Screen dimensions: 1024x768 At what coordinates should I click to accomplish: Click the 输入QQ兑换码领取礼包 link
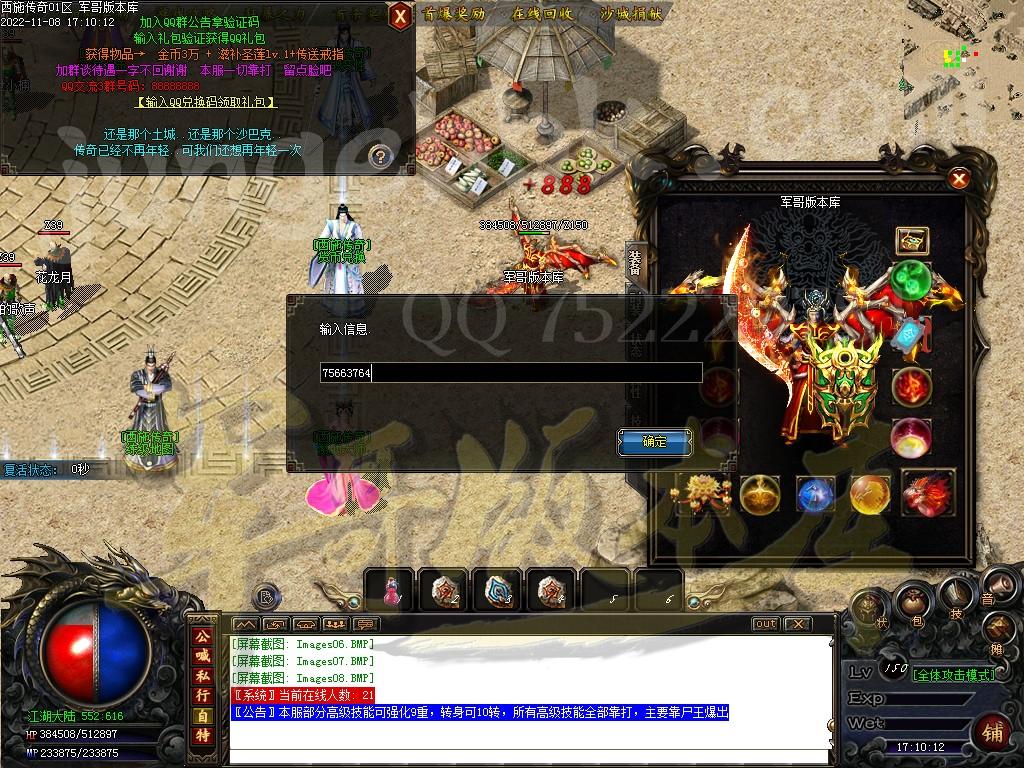205,102
